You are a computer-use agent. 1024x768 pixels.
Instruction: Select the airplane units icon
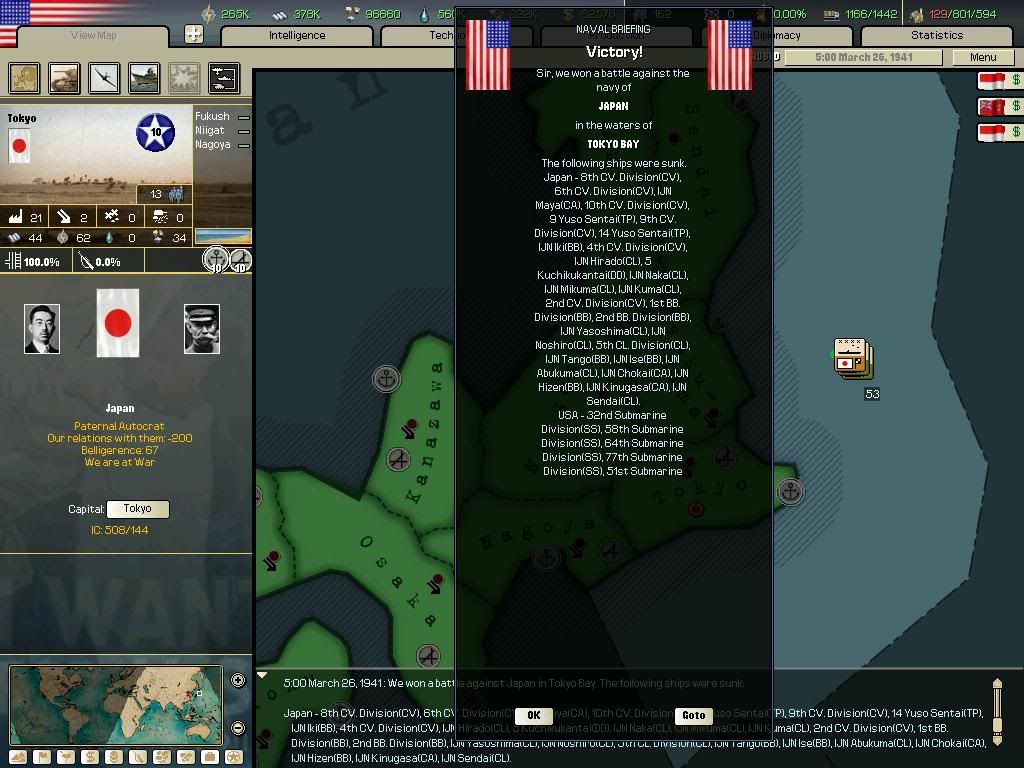(104, 77)
